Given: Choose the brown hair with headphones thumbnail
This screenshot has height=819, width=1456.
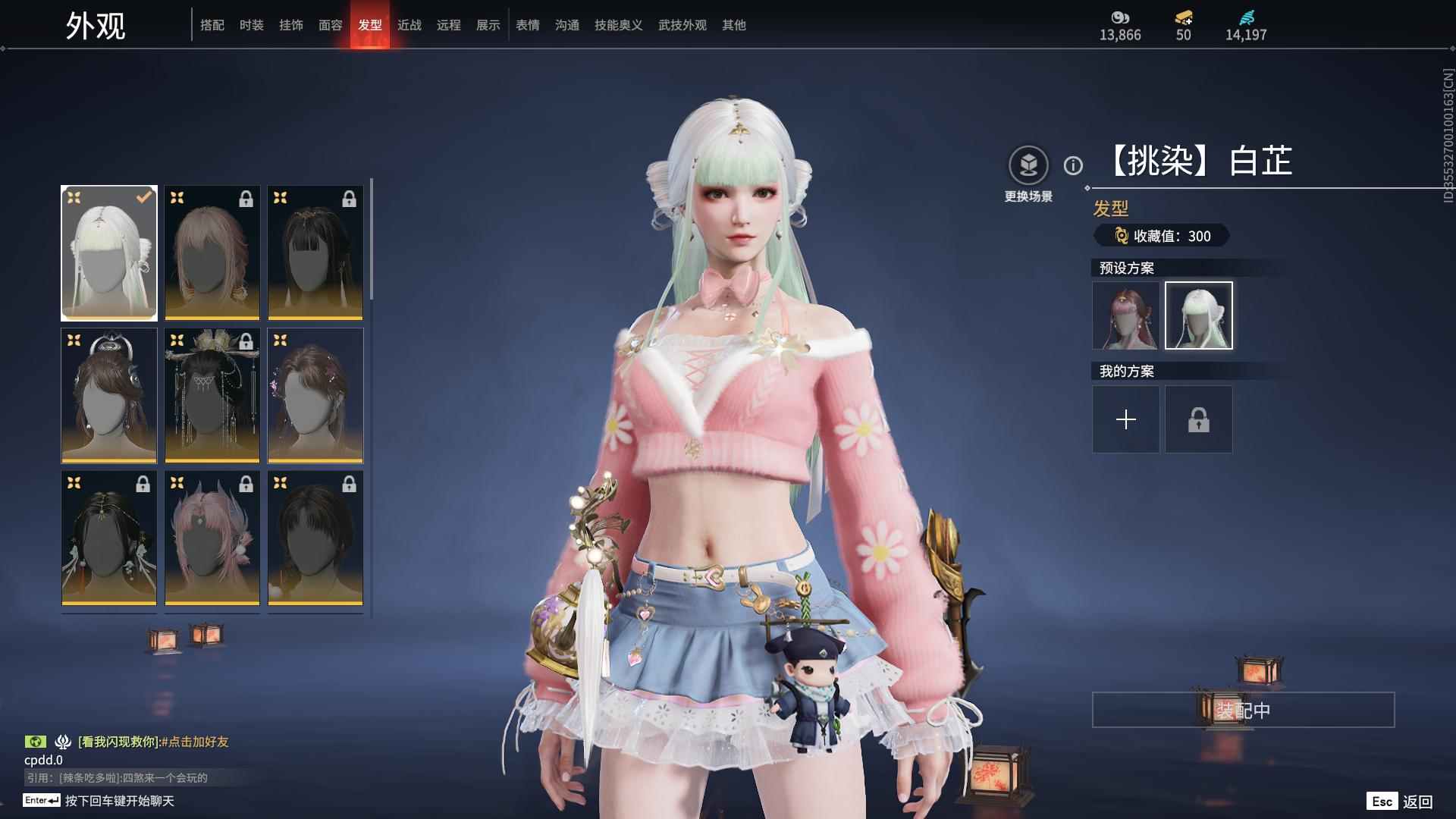Looking at the screenshot, I should point(109,395).
